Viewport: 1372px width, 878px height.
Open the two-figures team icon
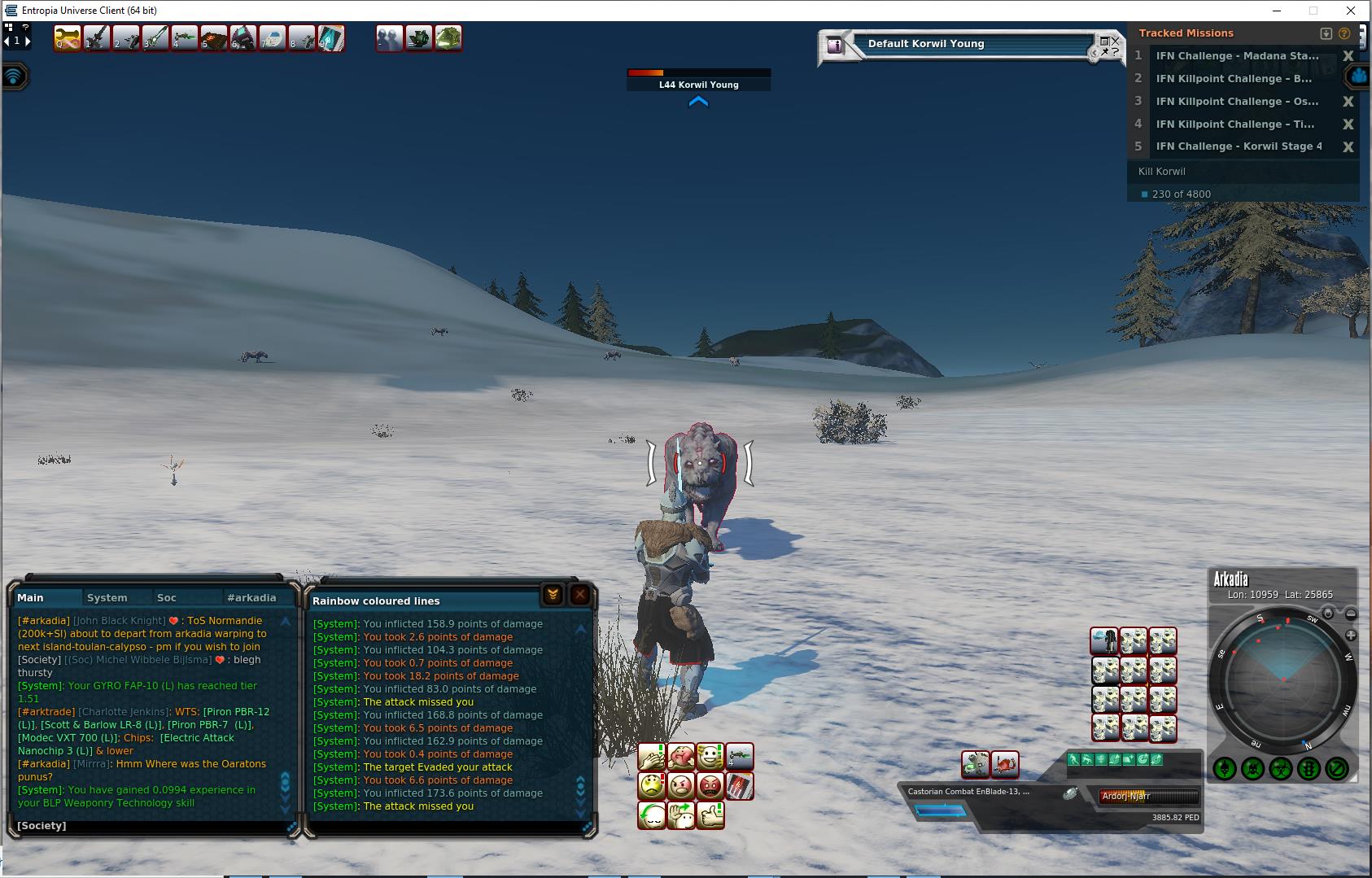point(390,38)
